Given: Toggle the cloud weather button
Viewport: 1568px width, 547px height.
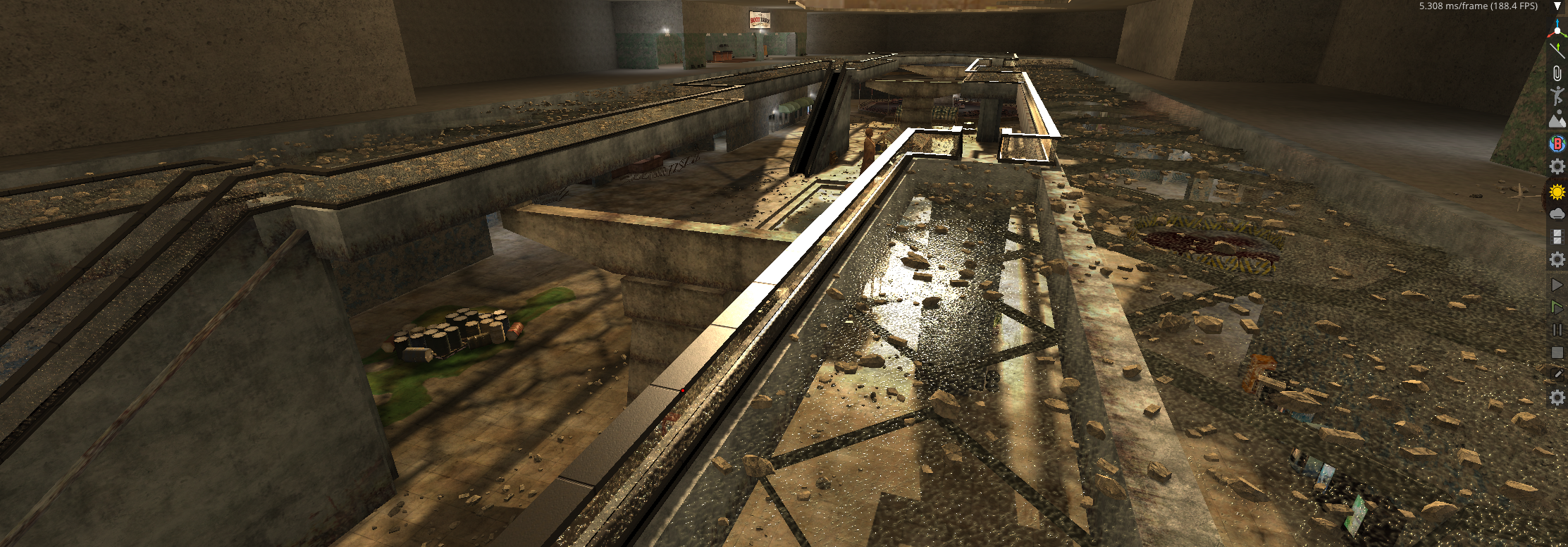Looking at the screenshot, I should pos(1557,214).
